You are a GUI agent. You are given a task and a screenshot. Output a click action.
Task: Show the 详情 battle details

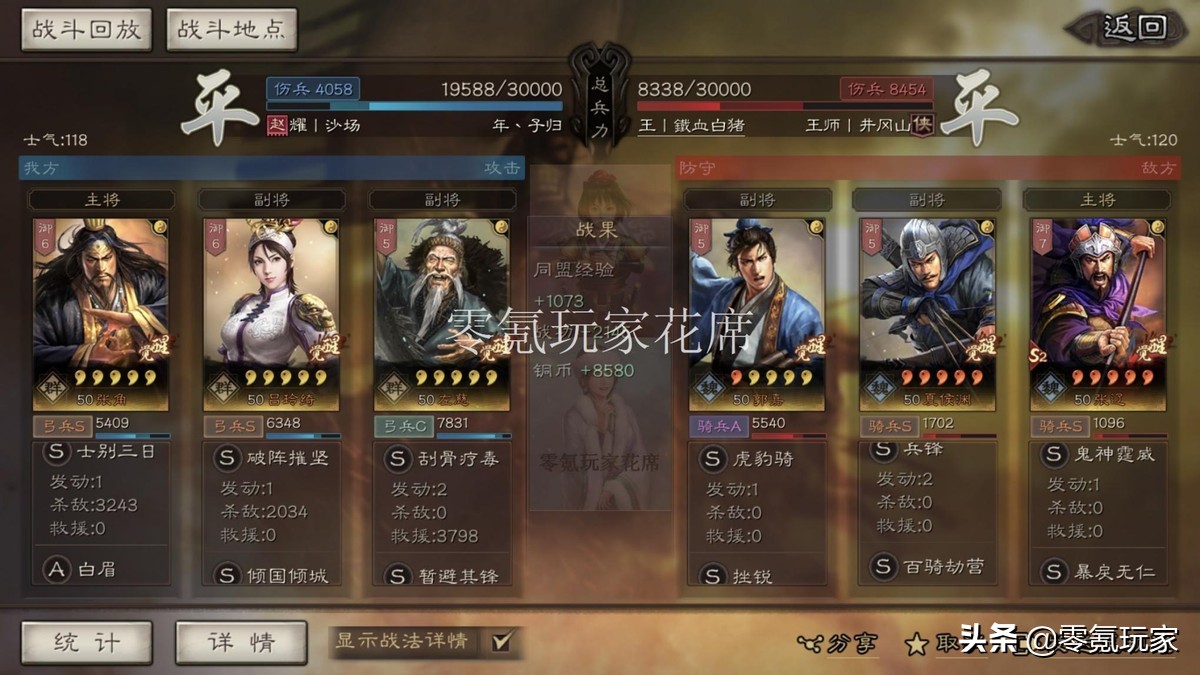click(241, 642)
